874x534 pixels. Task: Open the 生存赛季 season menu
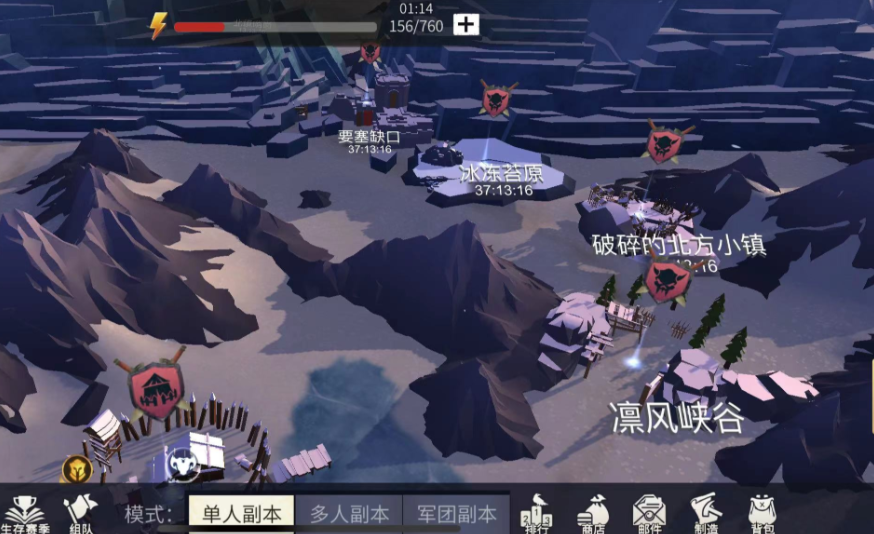point(23,514)
